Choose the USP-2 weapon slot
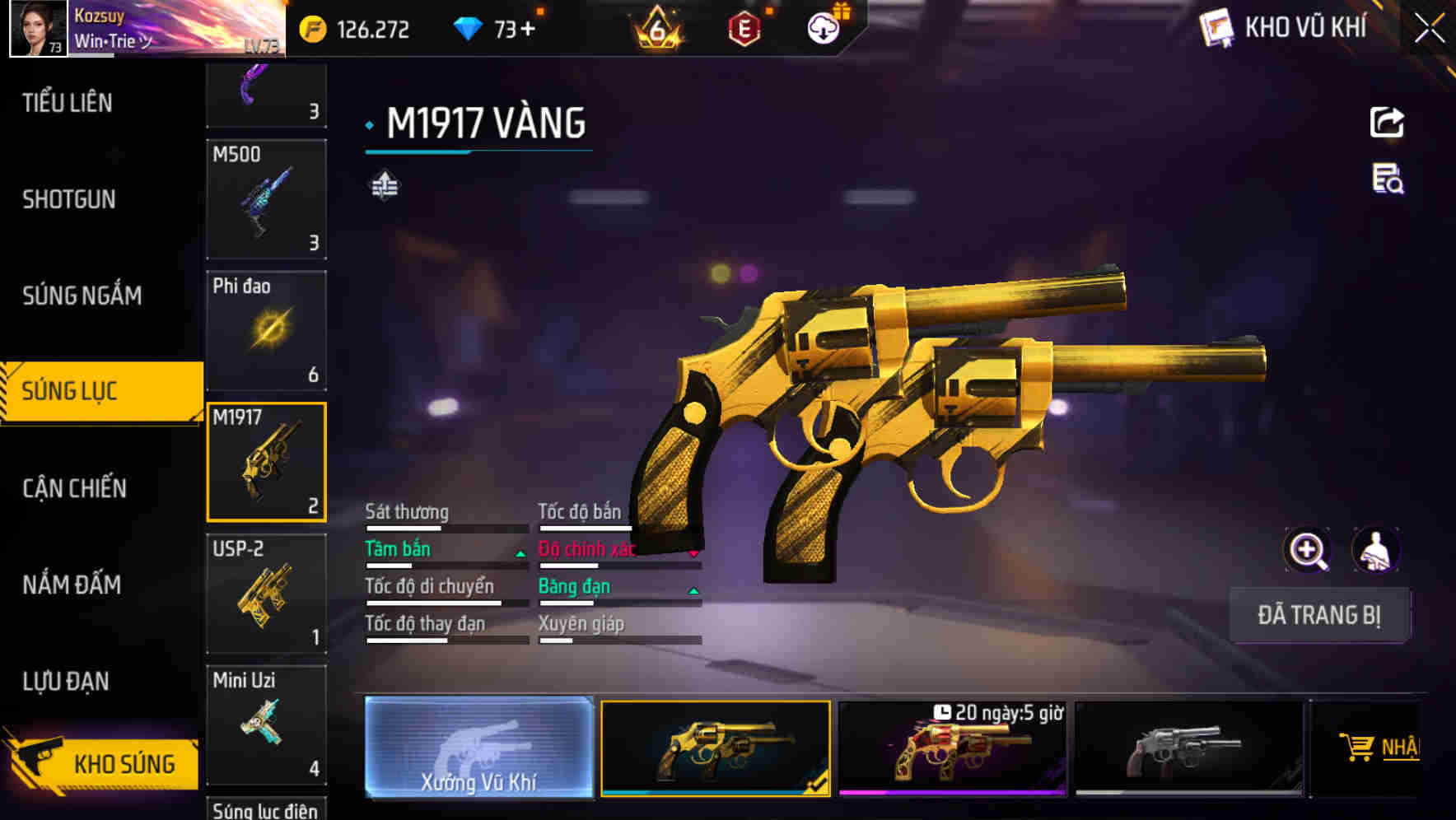 point(266,594)
